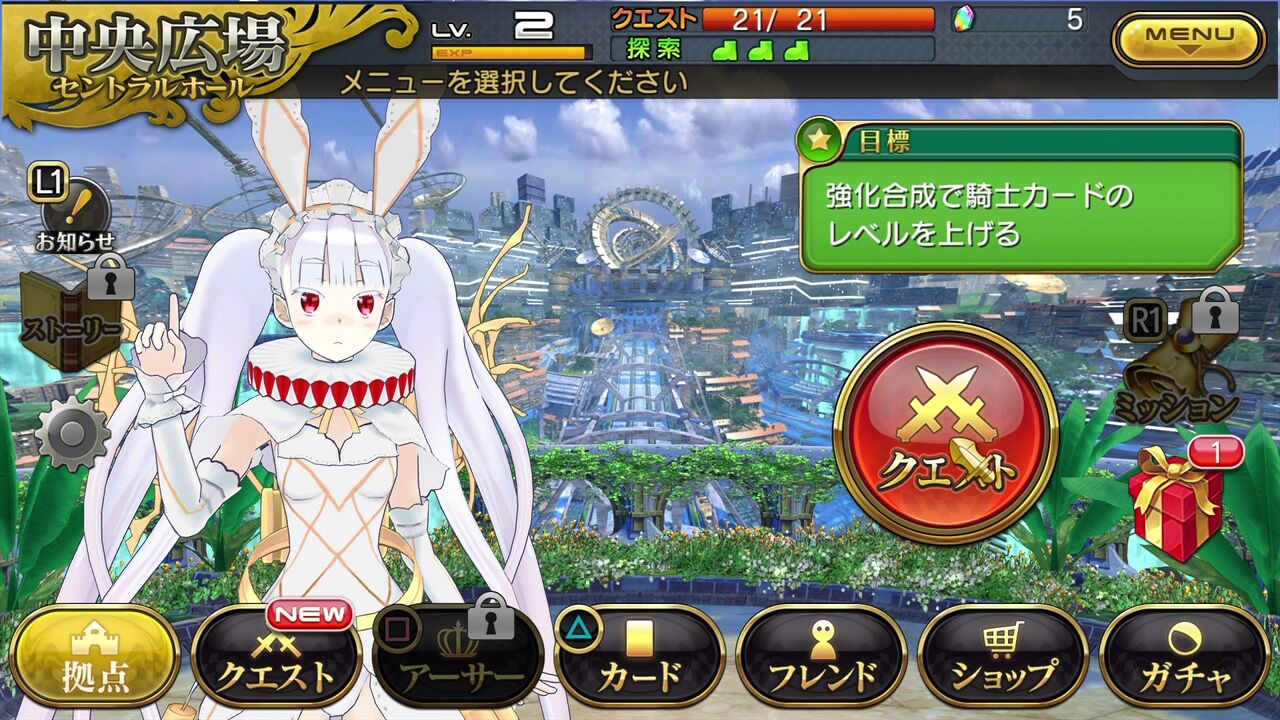Screen dimensions: 1280x720
Task: Go to the フレンド tab
Action: point(821,657)
